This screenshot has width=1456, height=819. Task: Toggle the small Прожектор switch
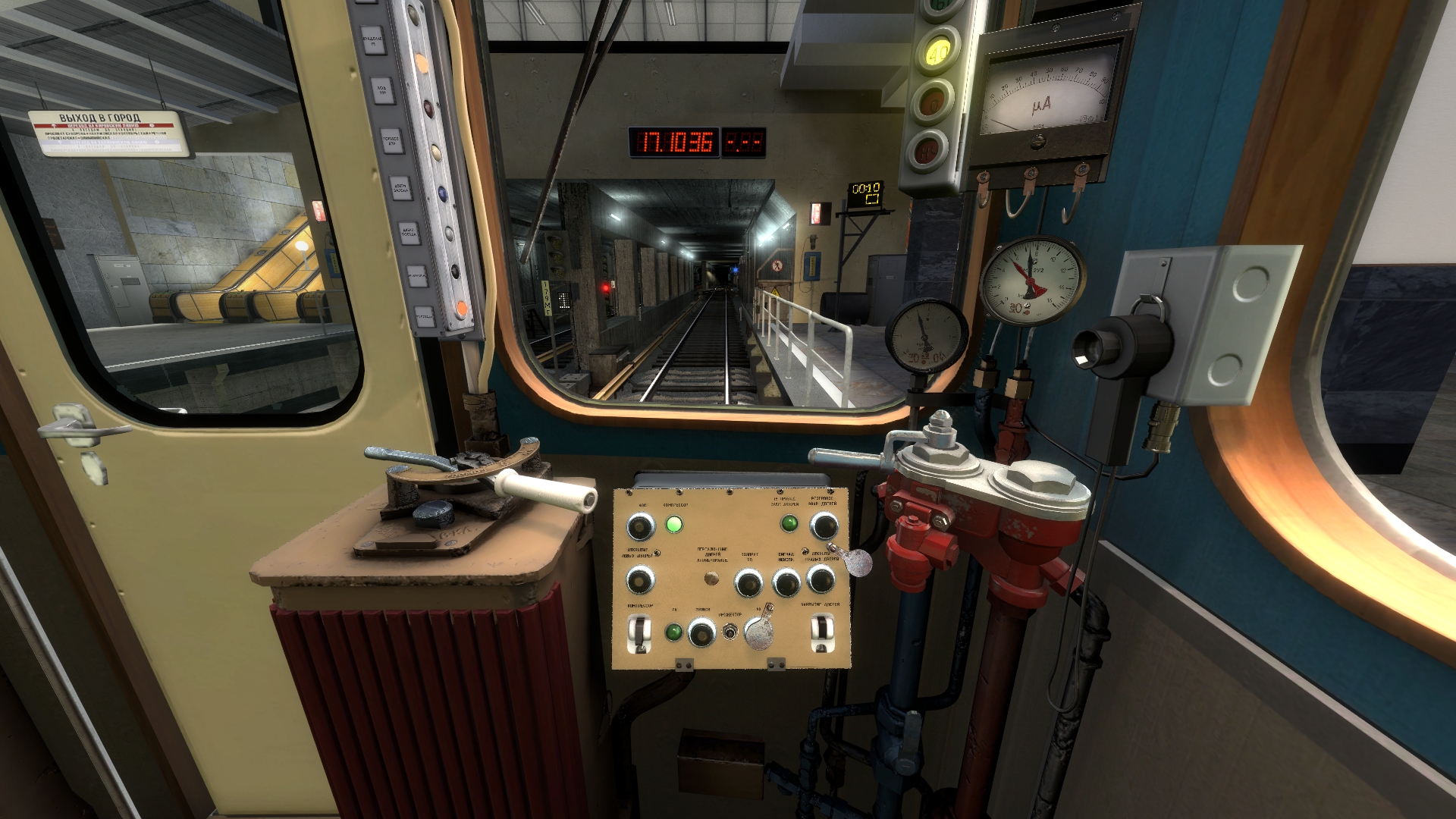click(730, 632)
